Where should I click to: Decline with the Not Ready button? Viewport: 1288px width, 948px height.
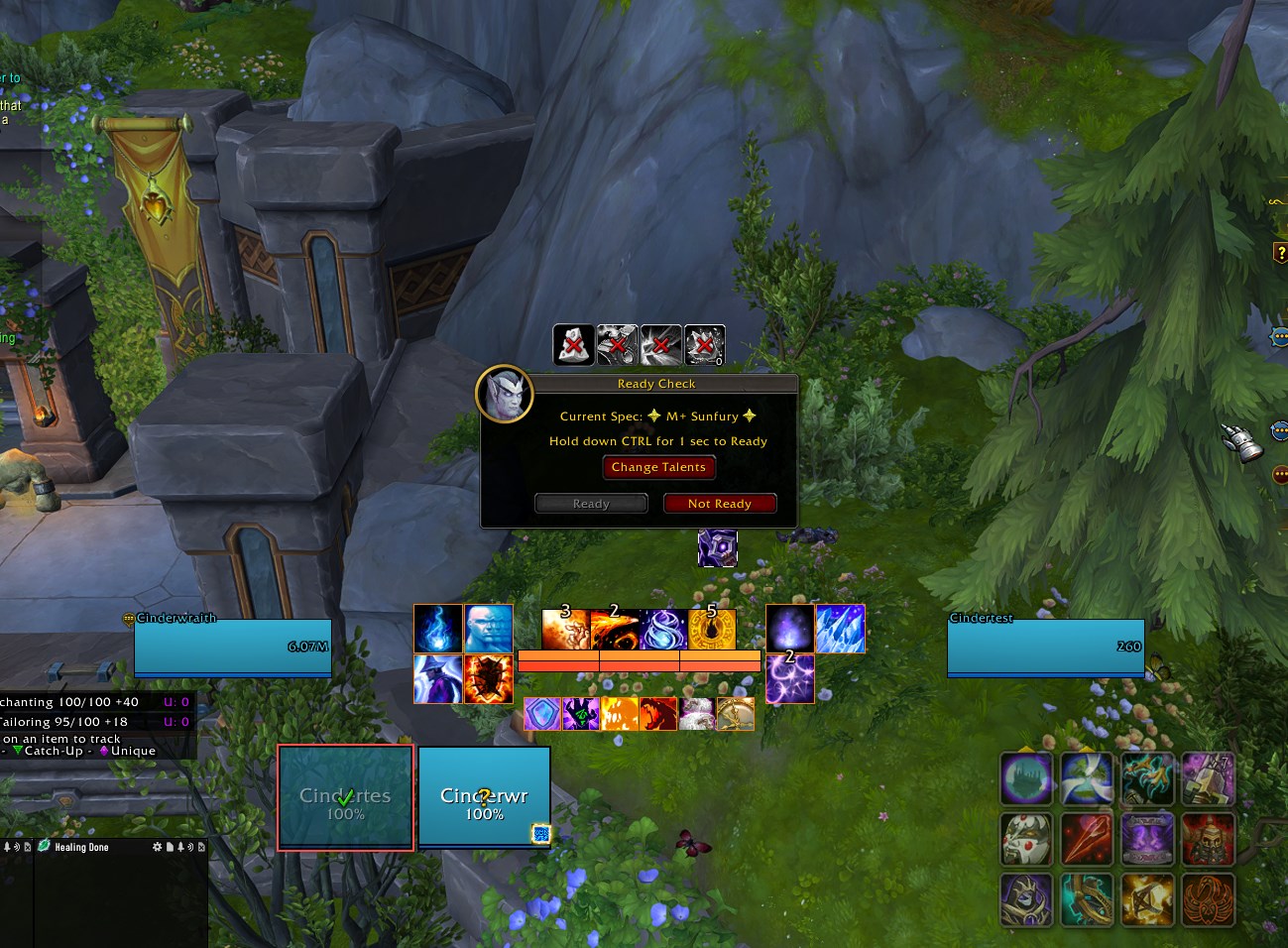tap(719, 504)
